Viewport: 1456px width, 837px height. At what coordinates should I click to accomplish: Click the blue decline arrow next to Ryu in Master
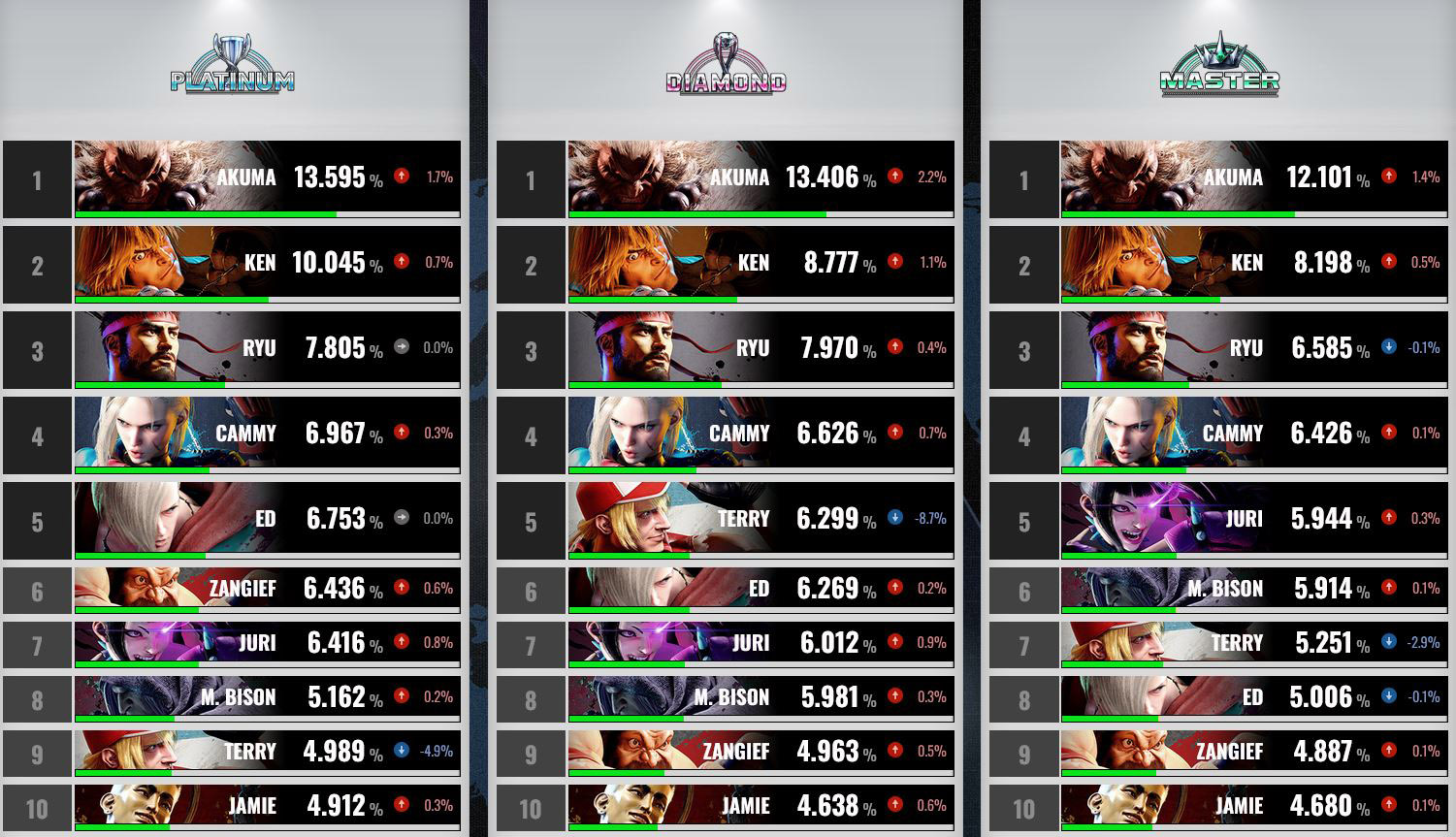(1389, 348)
